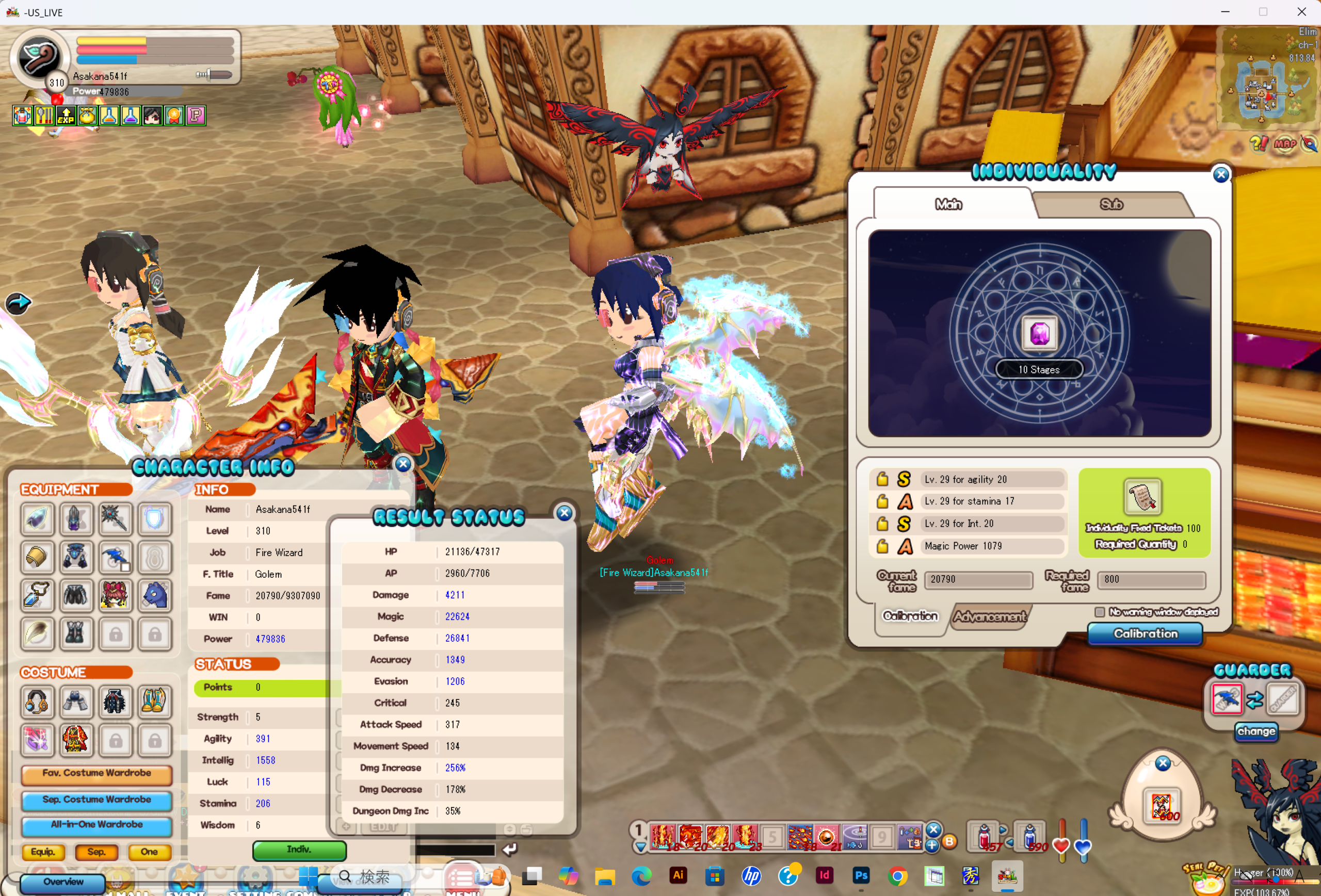Click the blue Calibration button
This screenshot has width=1321, height=896.
(x=1145, y=633)
